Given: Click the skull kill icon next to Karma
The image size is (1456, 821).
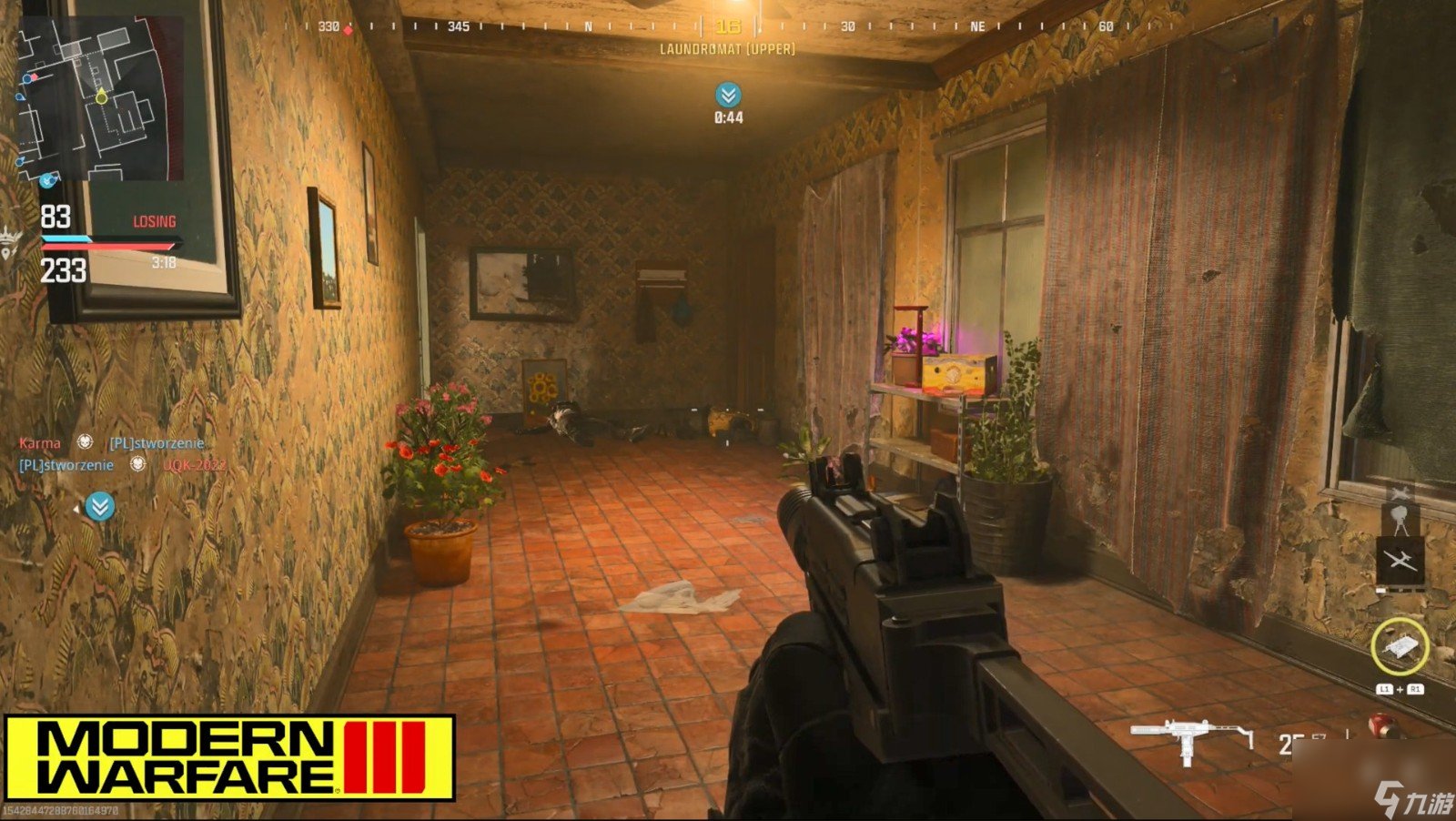Looking at the screenshot, I should click(x=85, y=443).
